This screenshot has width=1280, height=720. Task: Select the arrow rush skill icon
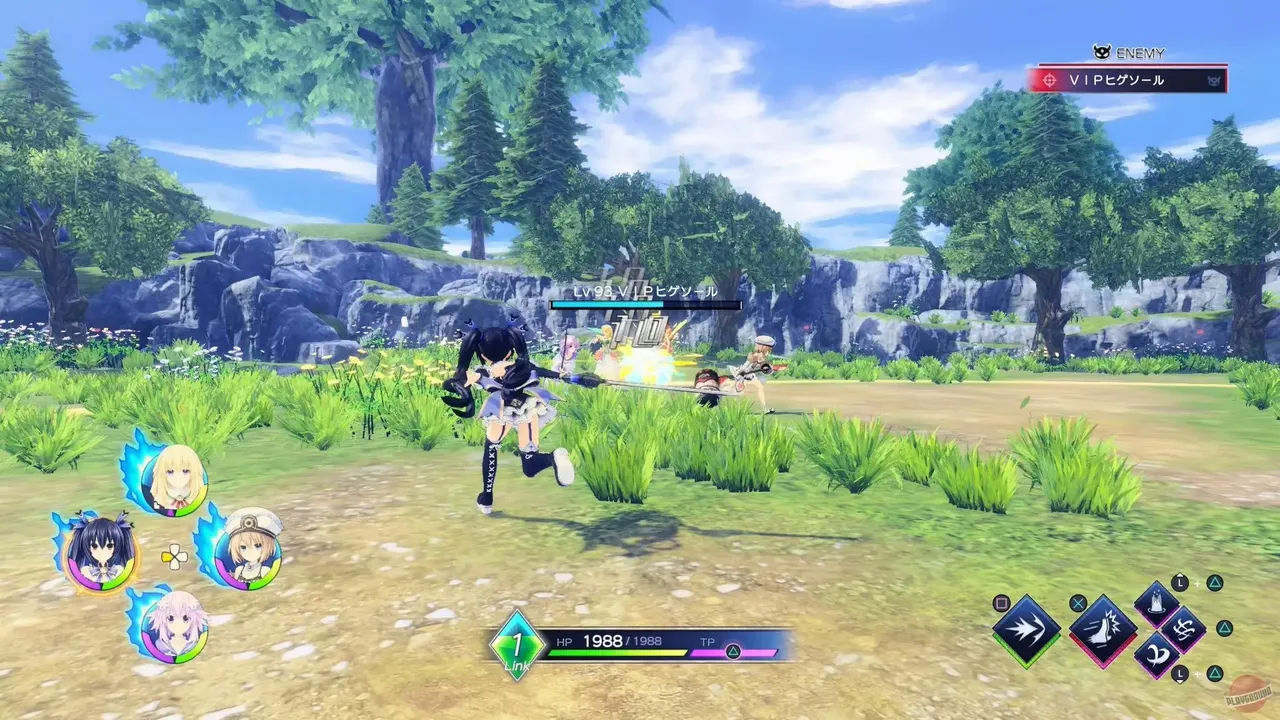point(1027,628)
